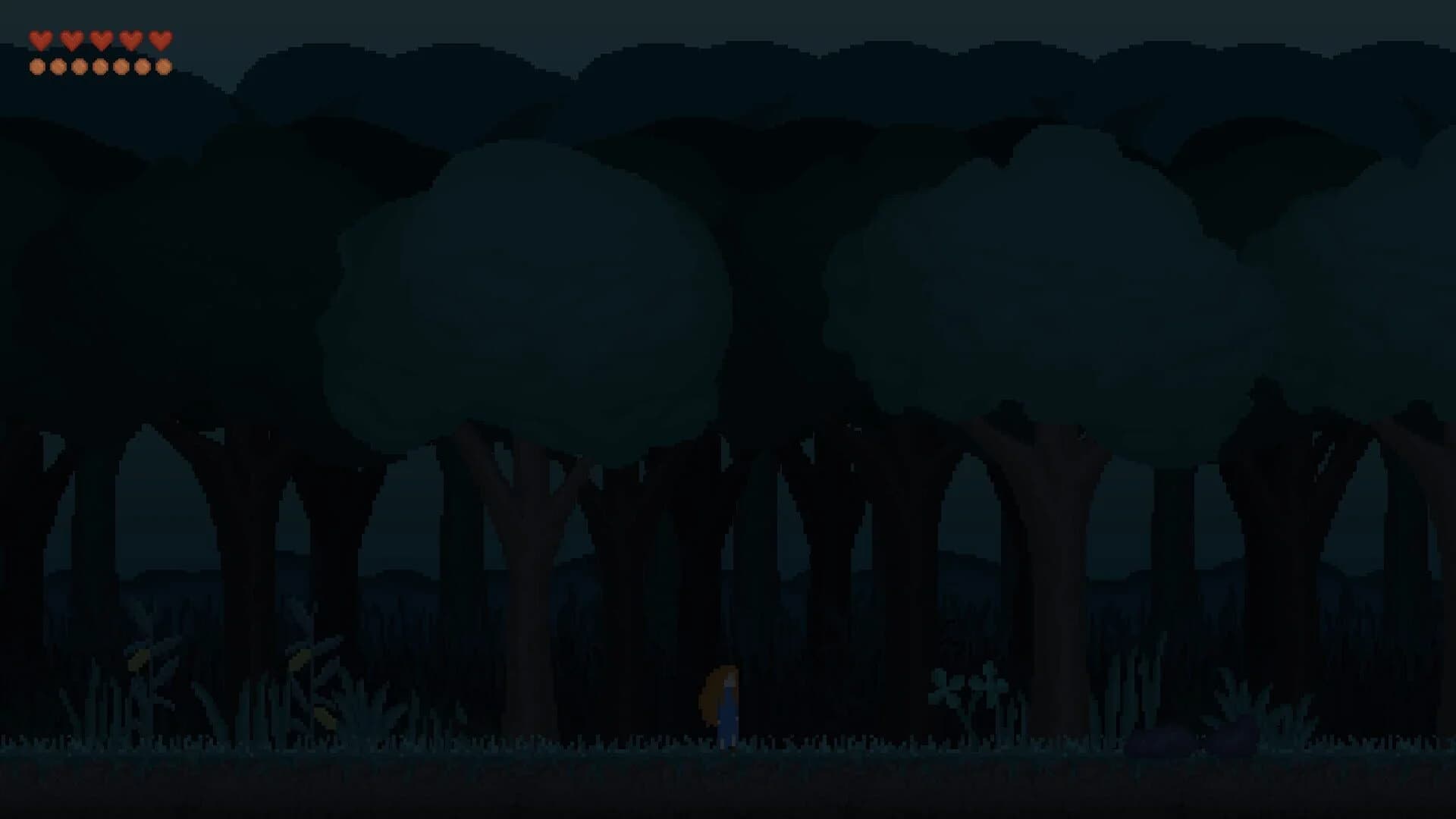The height and width of the screenshot is (819, 1456).
Task: Click the fourth heart icon
Action: pos(131,39)
